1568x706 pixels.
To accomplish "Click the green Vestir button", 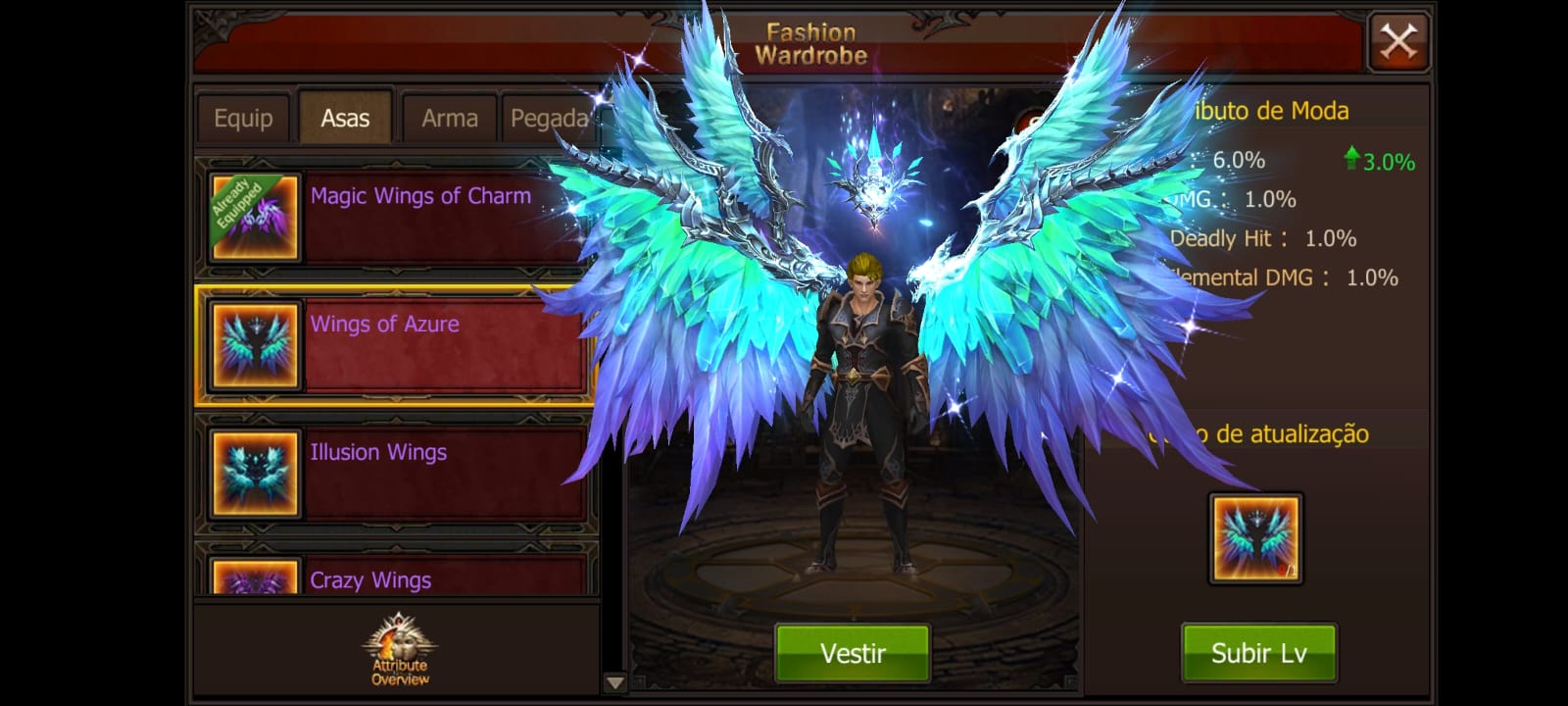I will [852, 653].
